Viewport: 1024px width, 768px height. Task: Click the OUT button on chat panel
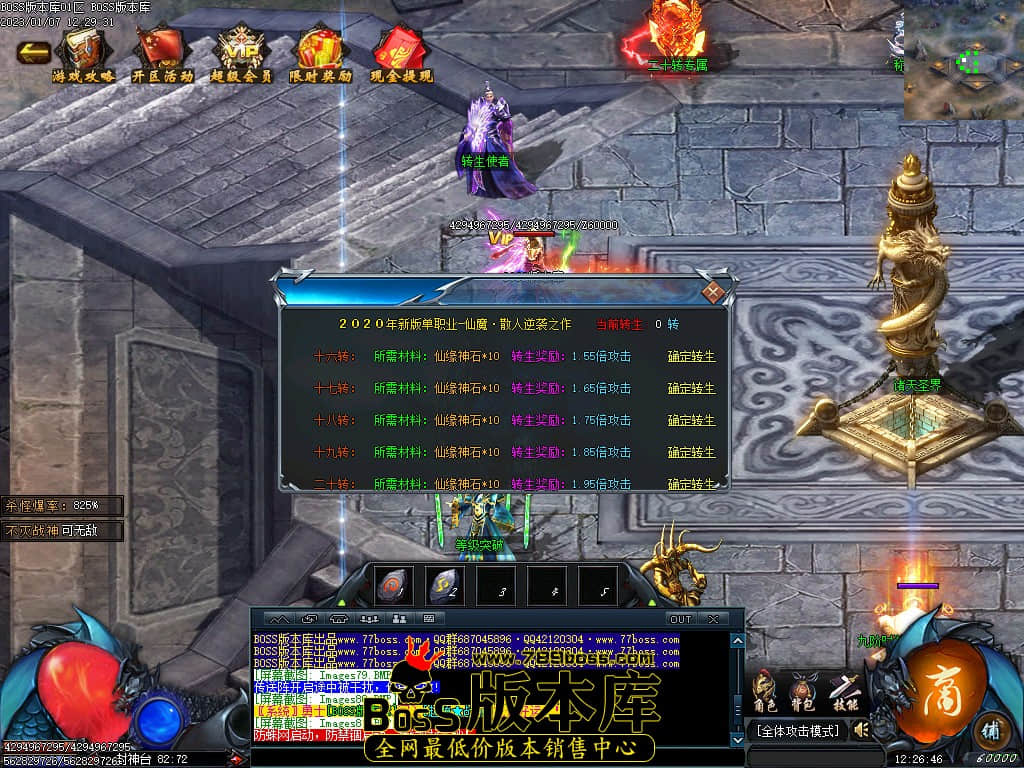tap(680, 619)
